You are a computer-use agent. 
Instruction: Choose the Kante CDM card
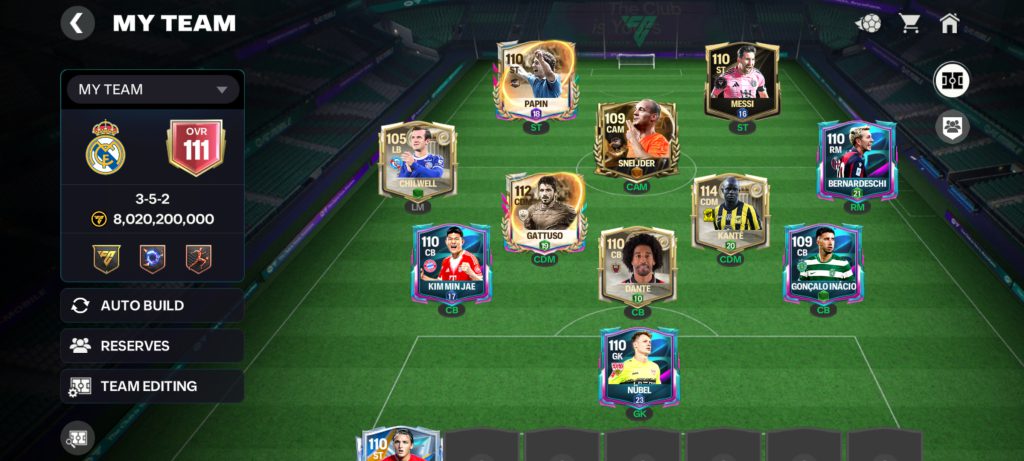pos(730,212)
